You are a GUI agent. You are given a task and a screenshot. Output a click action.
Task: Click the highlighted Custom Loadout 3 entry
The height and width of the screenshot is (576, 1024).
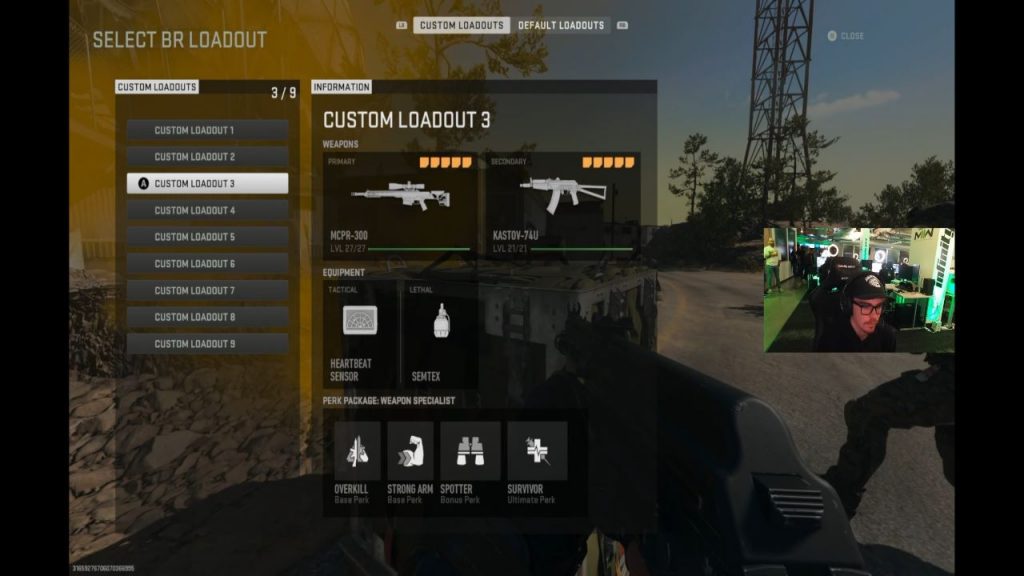pos(207,184)
